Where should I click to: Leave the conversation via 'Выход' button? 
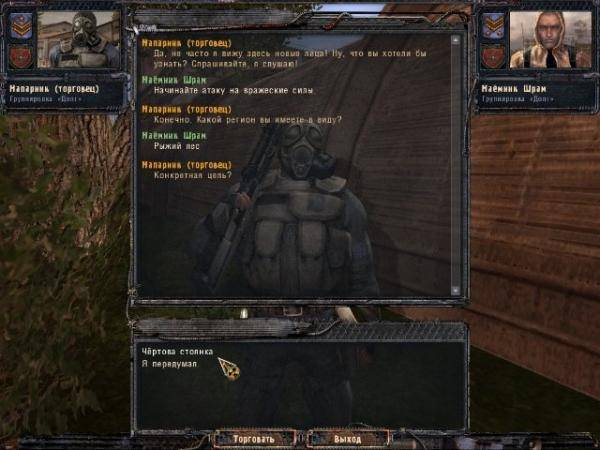pos(347,438)
